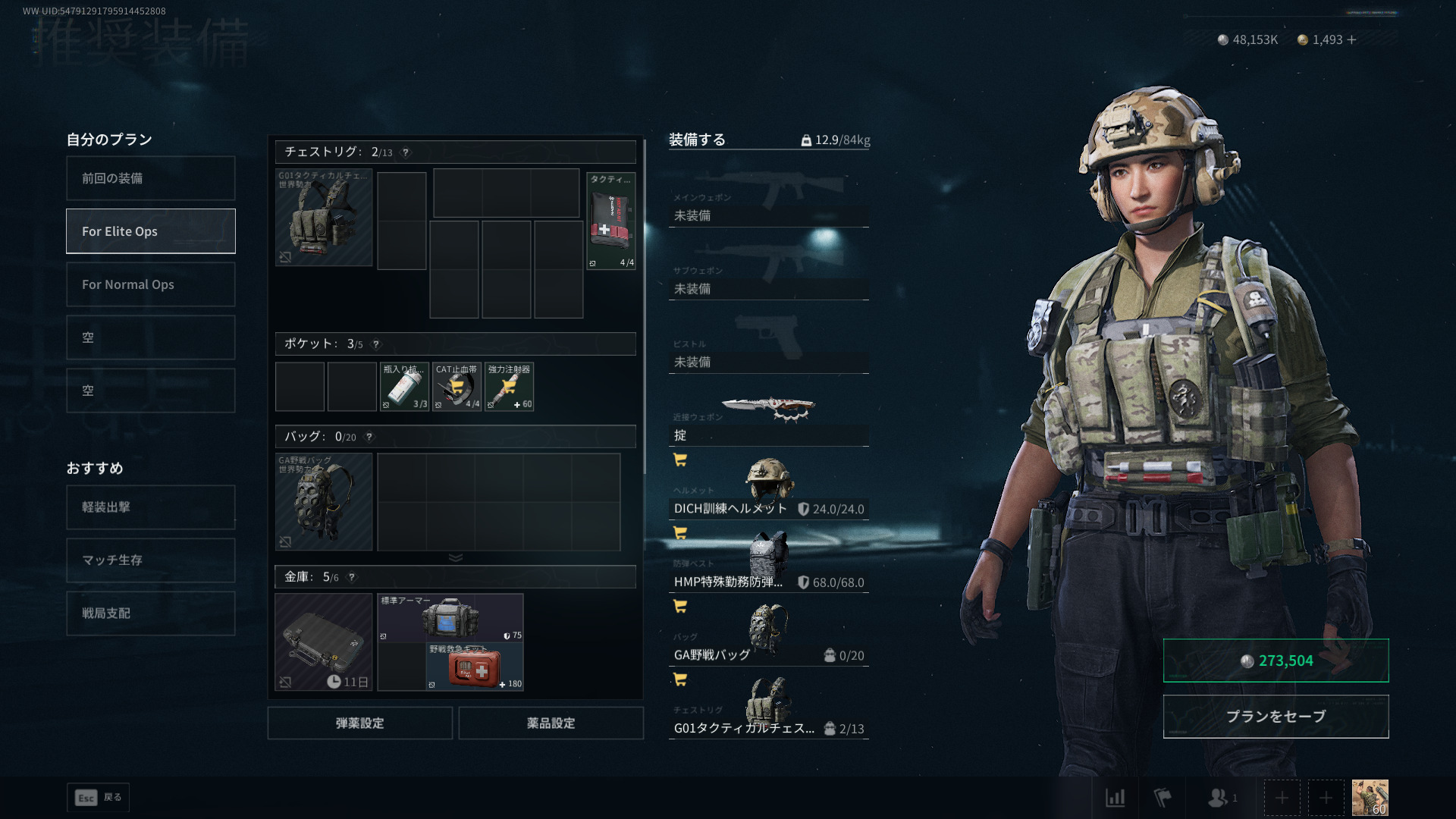Select the CAT止血帯 tourniquet pocket slot
Viewport: 1456px width, 819px height.
pyautogui.click(x=457, y=387)
